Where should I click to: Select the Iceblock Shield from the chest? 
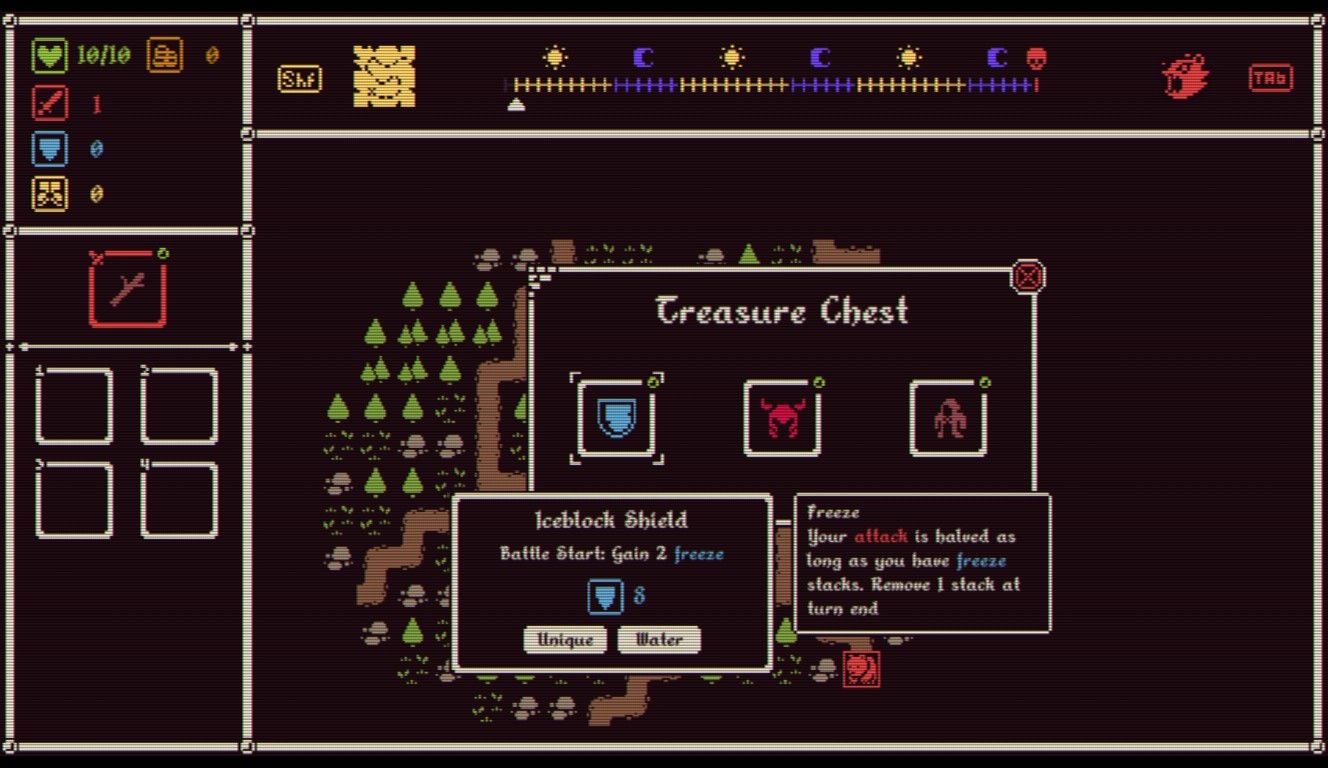(x=617, y=418)
